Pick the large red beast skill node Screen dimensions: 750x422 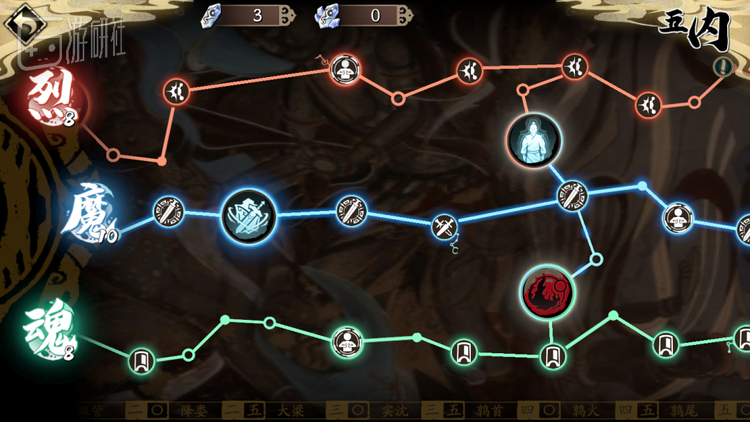(547, 292)
